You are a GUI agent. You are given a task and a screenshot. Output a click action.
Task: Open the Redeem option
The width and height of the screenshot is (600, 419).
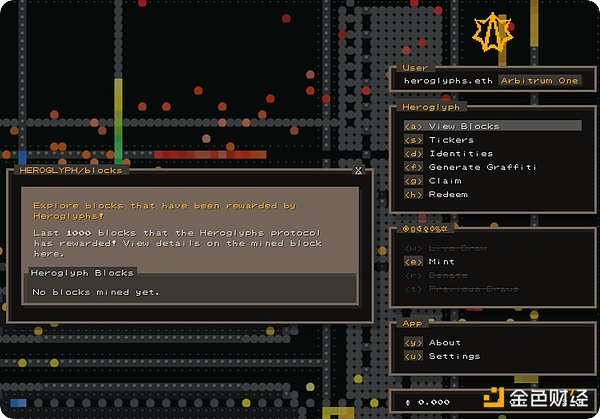(448, 194)
